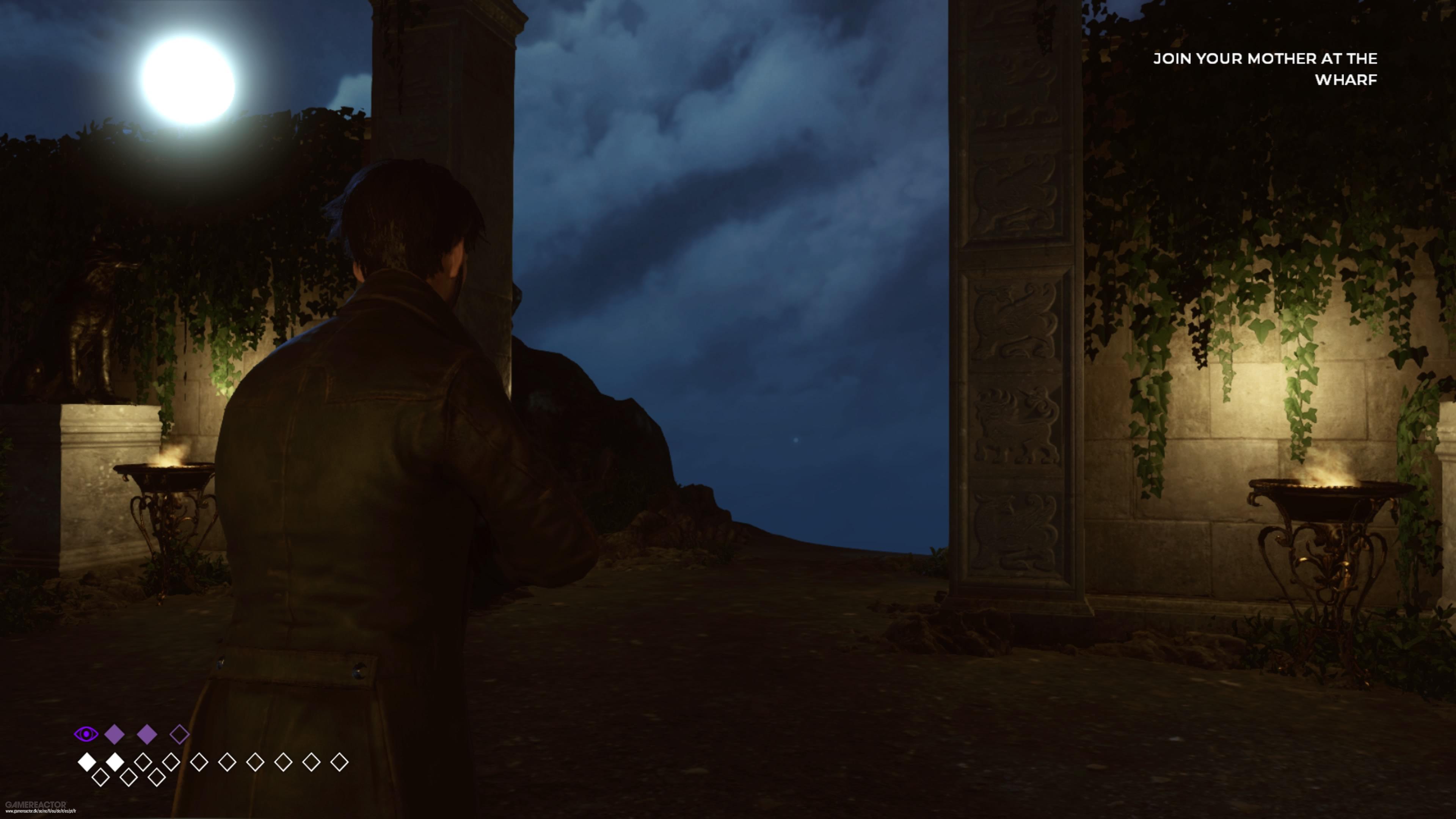Viewport: 1456px width, 819px height.
Task: Select the 'Join your mother at the wharf' objective
Action: [1265, 69]
